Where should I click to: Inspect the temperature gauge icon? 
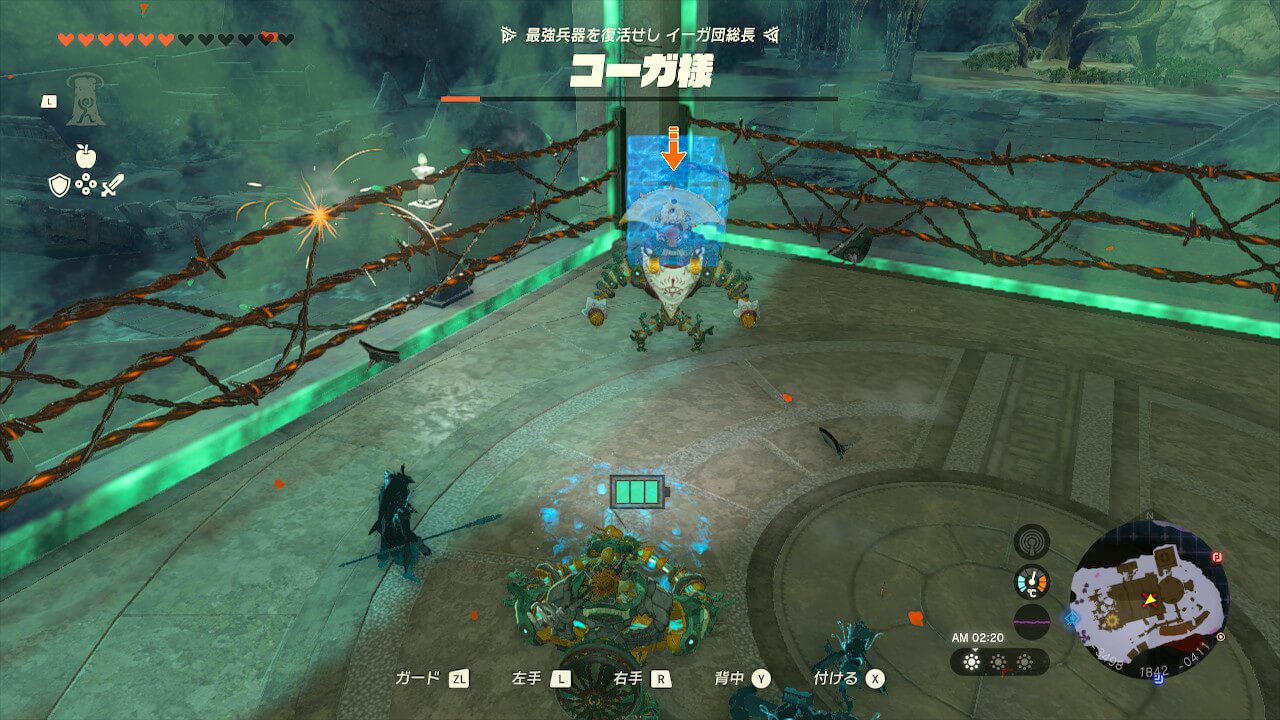tap(1031, 581)
